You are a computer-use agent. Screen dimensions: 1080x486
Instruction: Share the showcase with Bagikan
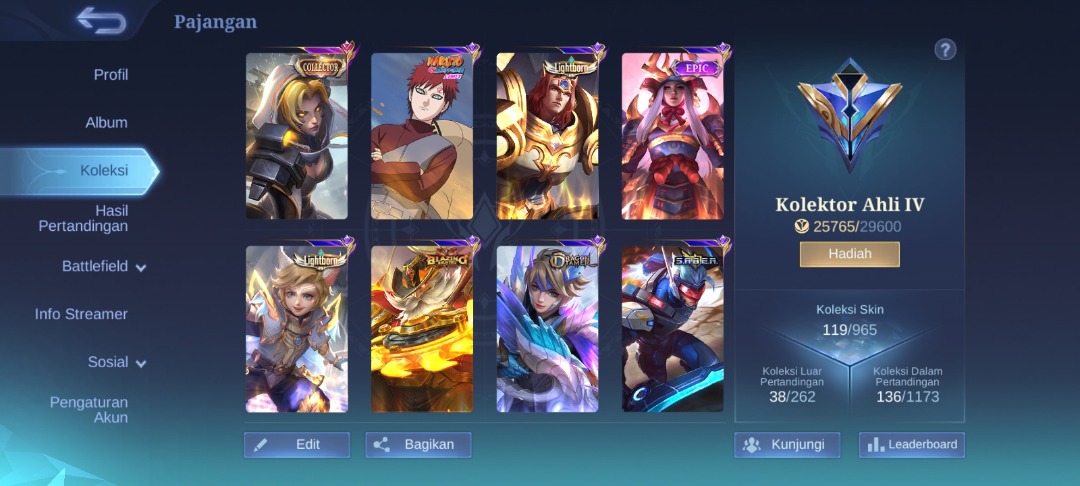(x=418, y=445)
